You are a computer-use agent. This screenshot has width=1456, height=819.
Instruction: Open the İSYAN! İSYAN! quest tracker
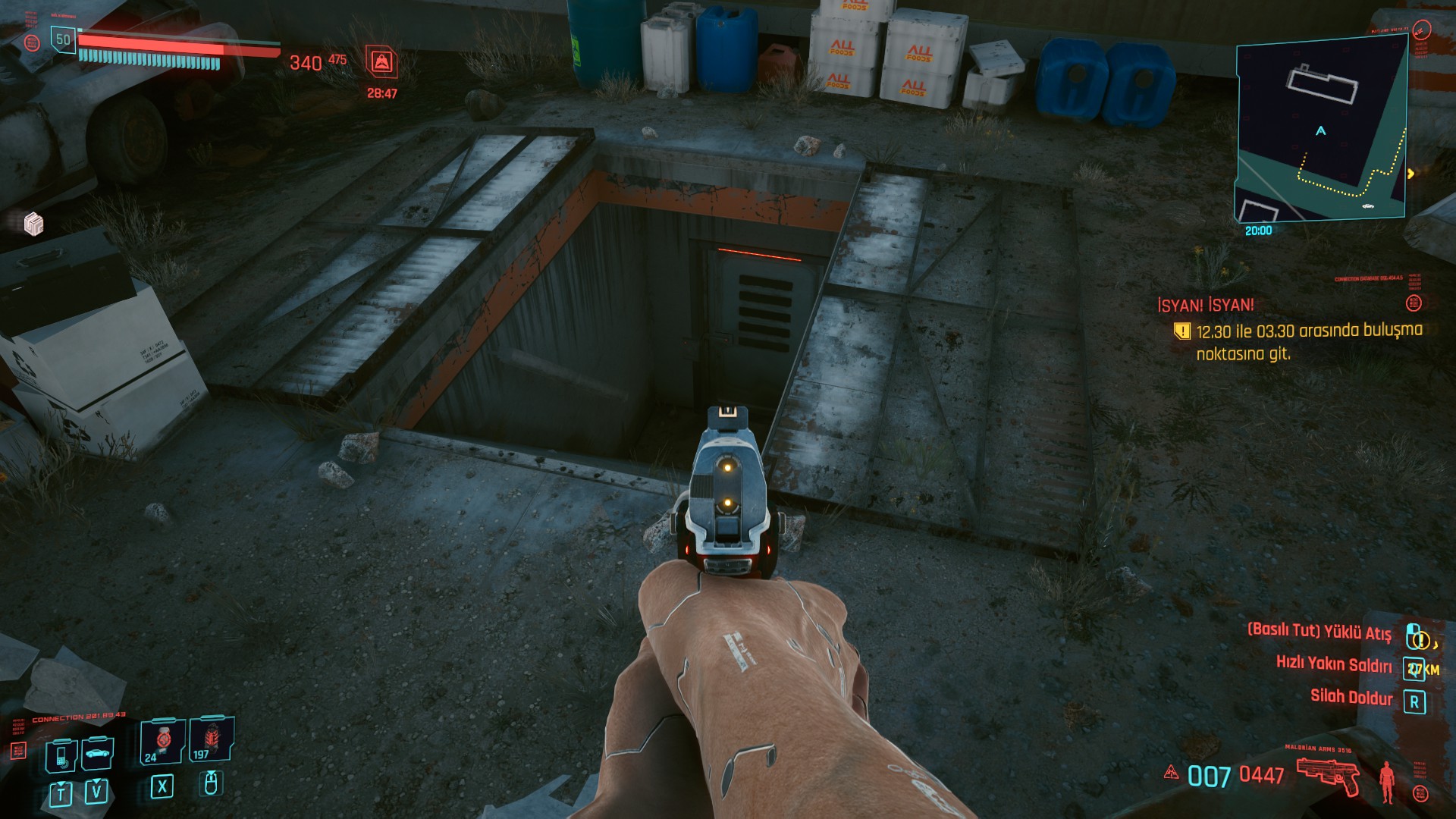point(1206,306)
